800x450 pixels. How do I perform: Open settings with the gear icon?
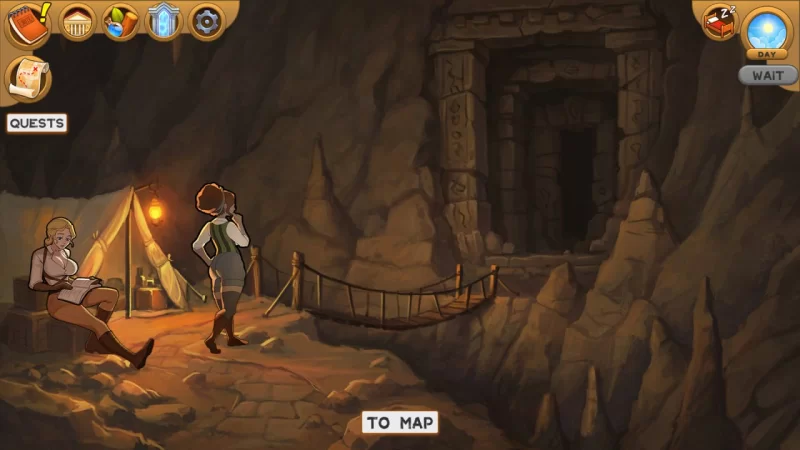coord(207,22)
